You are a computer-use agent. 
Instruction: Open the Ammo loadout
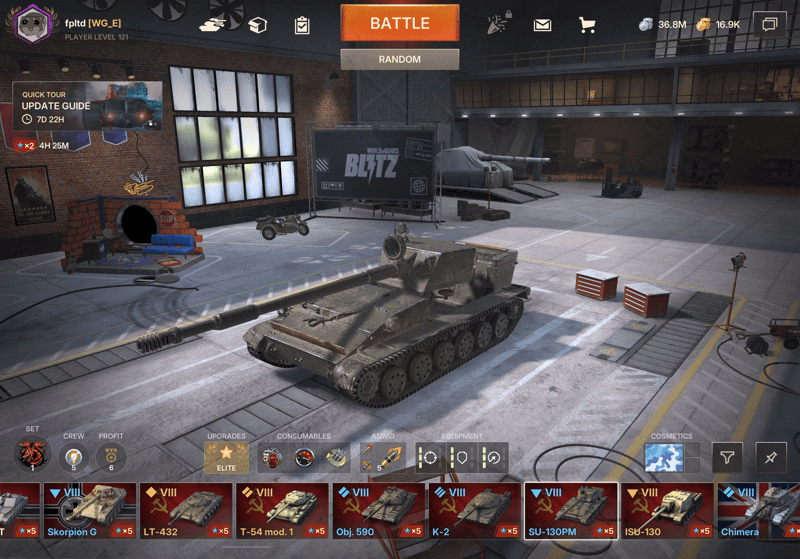point(381,458)
